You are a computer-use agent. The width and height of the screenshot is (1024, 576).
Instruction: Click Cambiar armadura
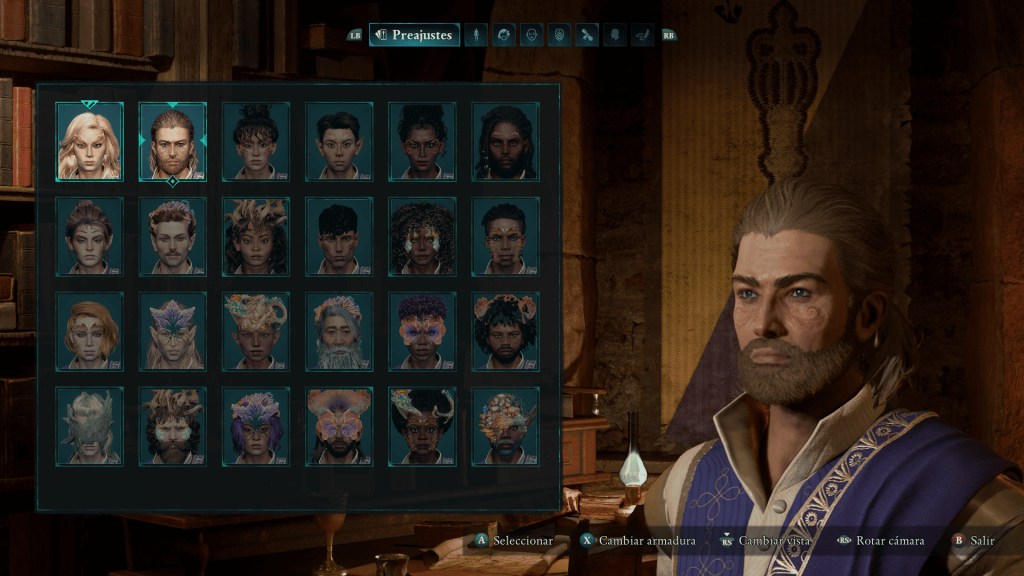pos(638,541)
